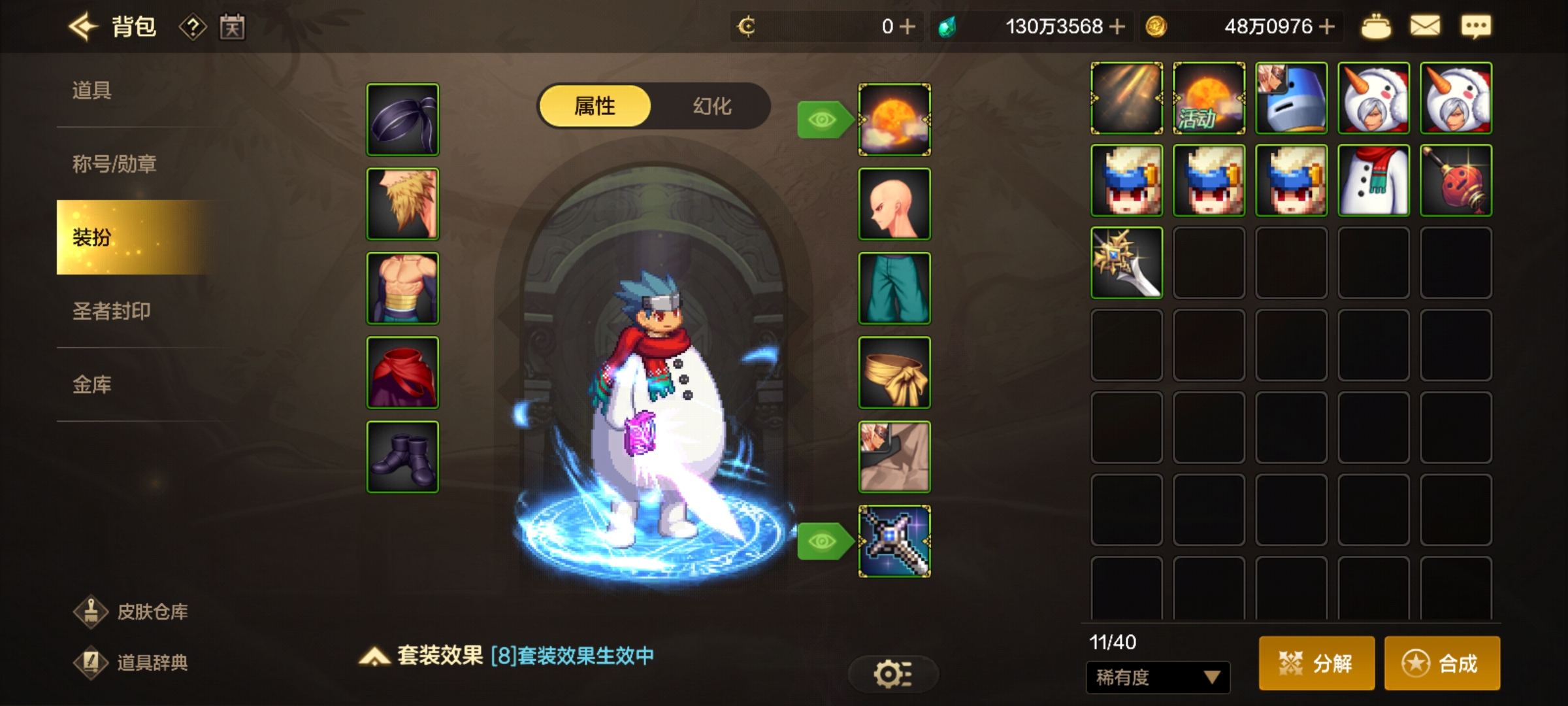Select the 圣者封印 category
This screenshot has height=706, width=1568.
111,311
